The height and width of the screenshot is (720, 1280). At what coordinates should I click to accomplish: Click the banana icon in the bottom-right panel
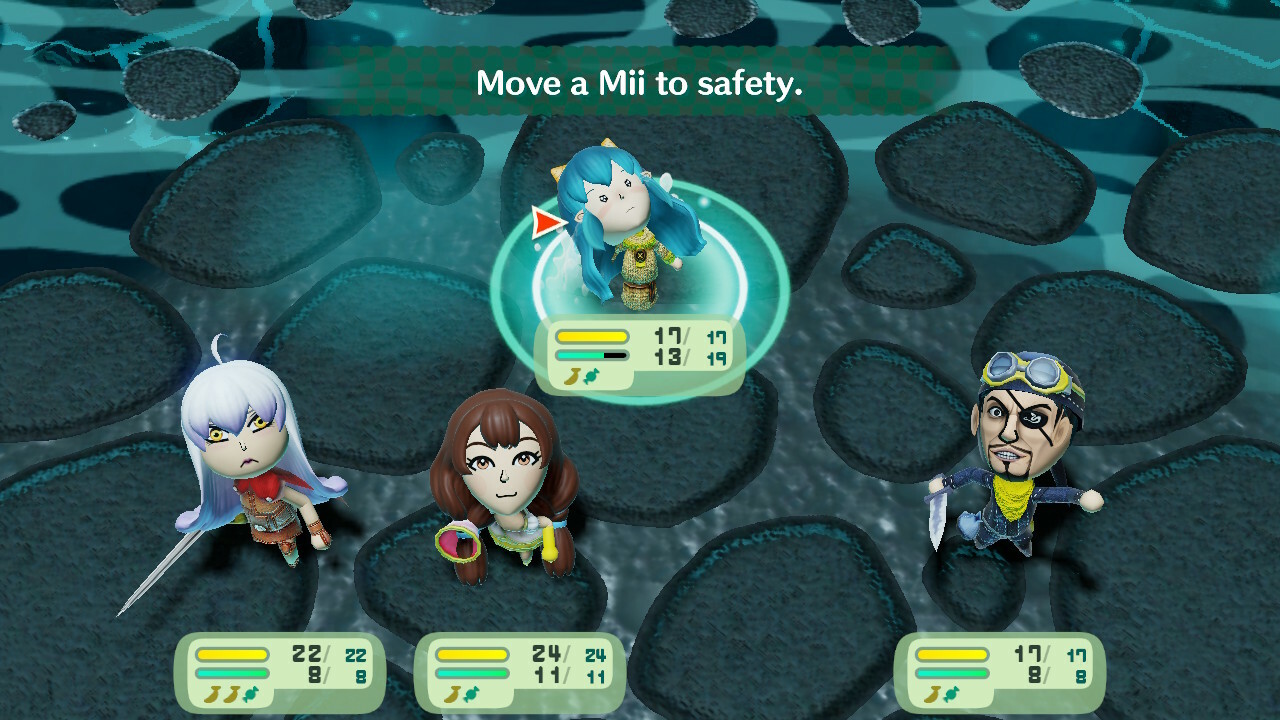(x=932, y=695)
